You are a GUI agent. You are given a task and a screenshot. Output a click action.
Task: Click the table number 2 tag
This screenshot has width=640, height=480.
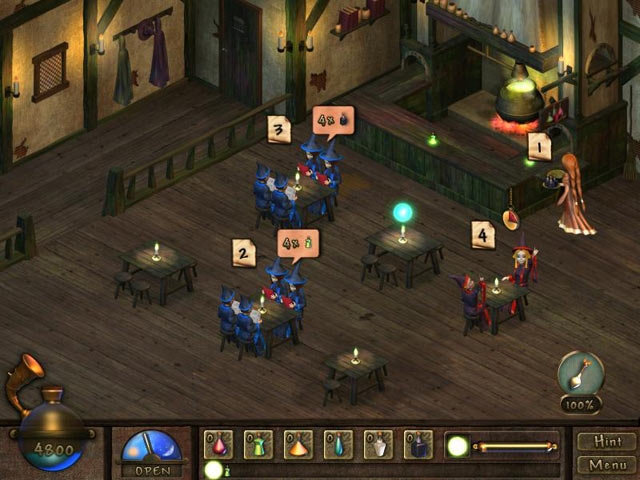[243, 251]
